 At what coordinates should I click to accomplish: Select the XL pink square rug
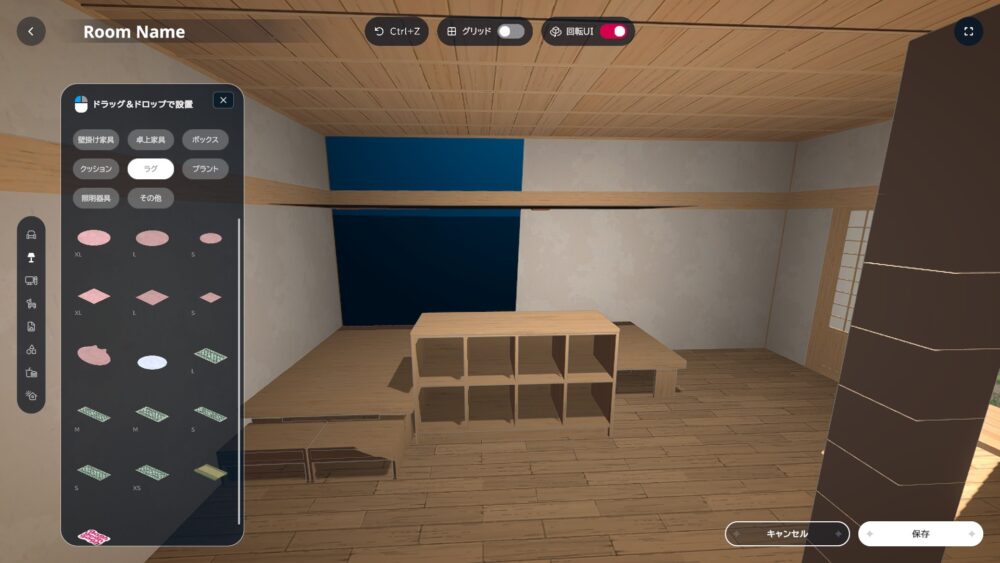[x=94, y=297]
